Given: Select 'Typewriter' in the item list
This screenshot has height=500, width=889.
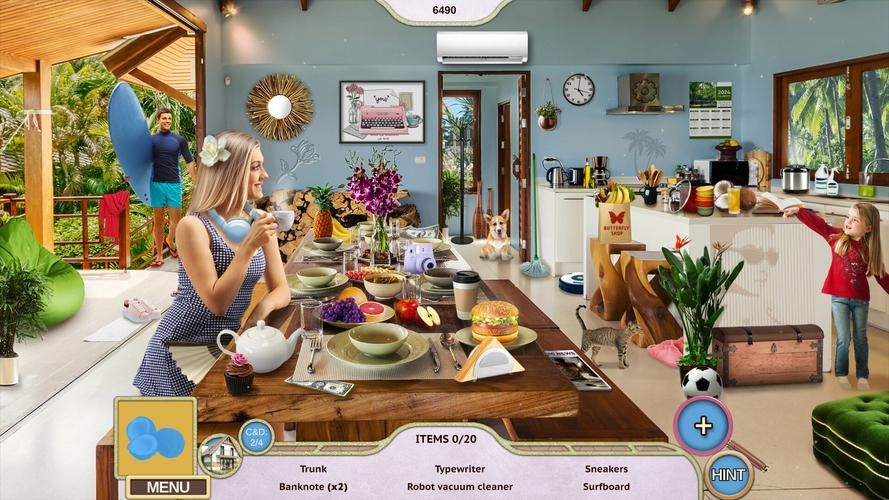Looking at the screenshot, I should point(459,468).
